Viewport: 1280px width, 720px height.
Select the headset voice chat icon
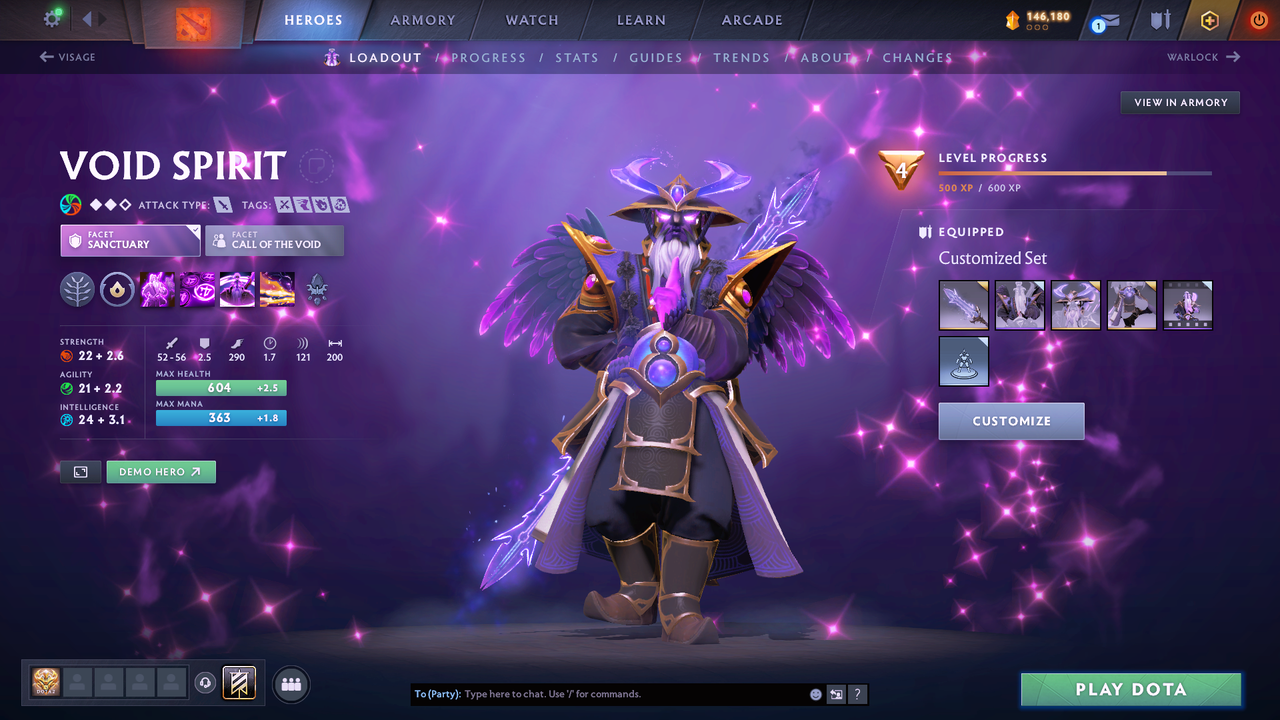pyautogui.click(x=207, y=683)
